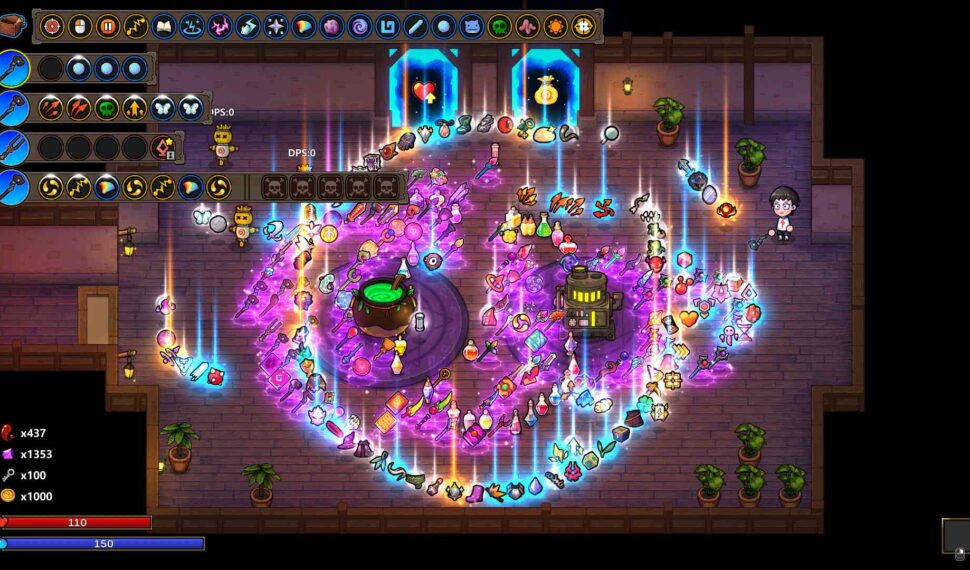Click the orange up-arrow spell slot
The image size is (970, 570).
click(135, 107)
